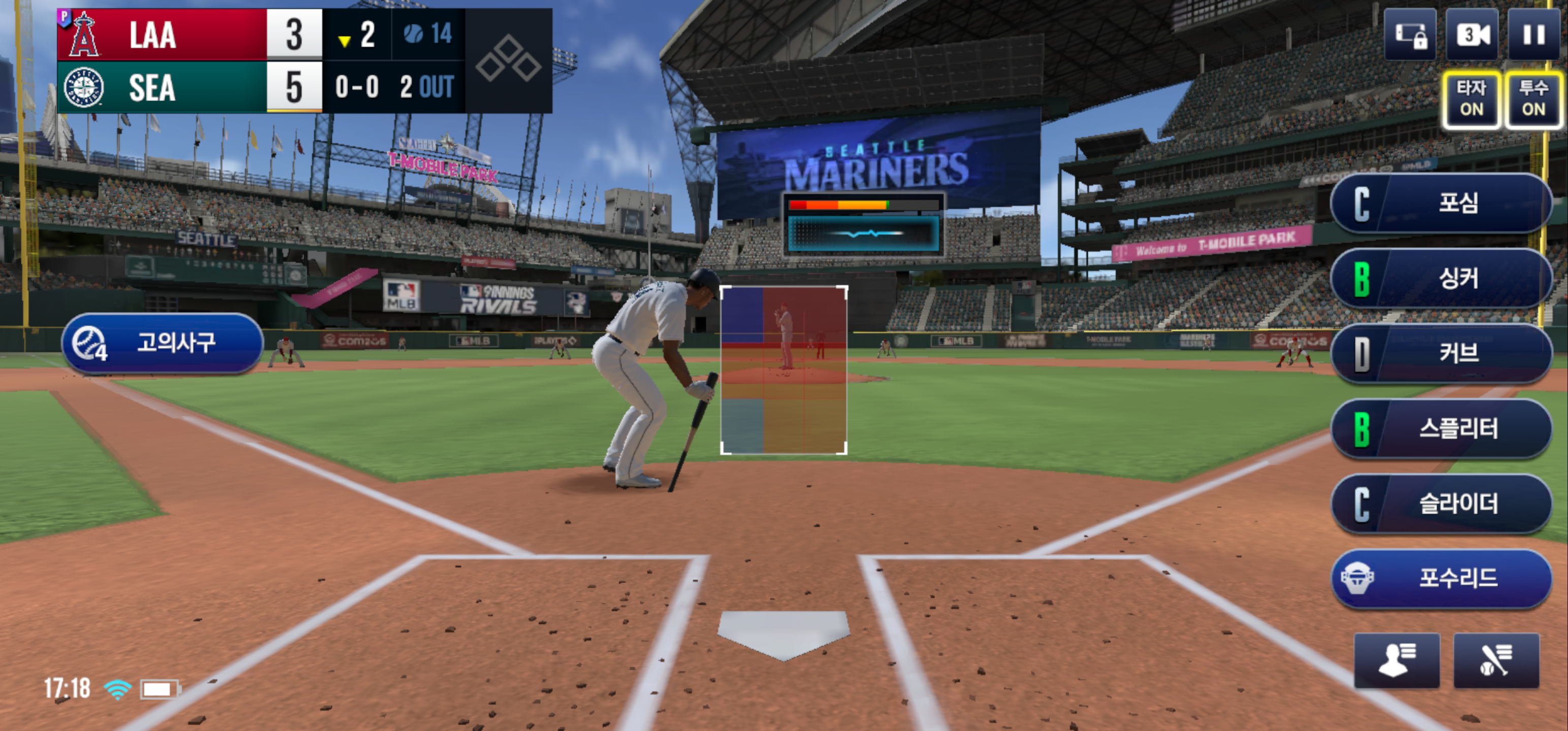Screen dimensions: 1568x731
Task: Issue an intentional walk with 고의사구
Action: (162, 343)
